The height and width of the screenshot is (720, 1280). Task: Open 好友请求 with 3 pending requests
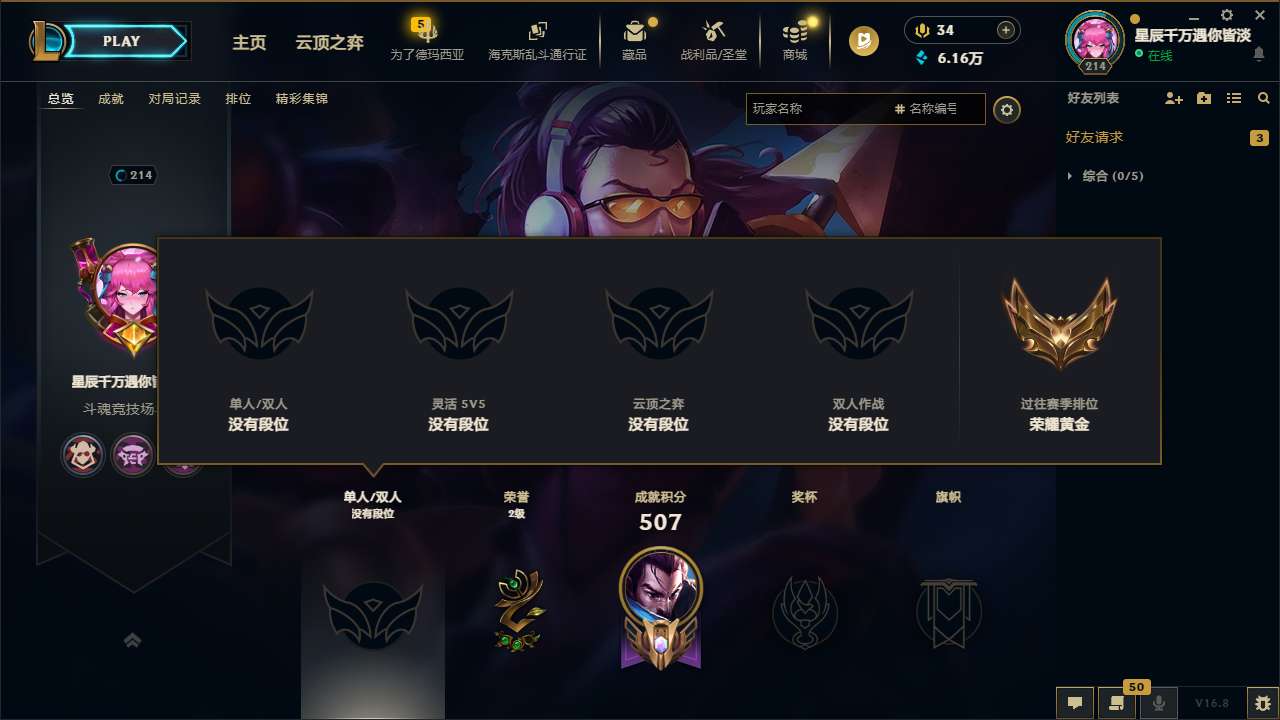click(1098, 137)
